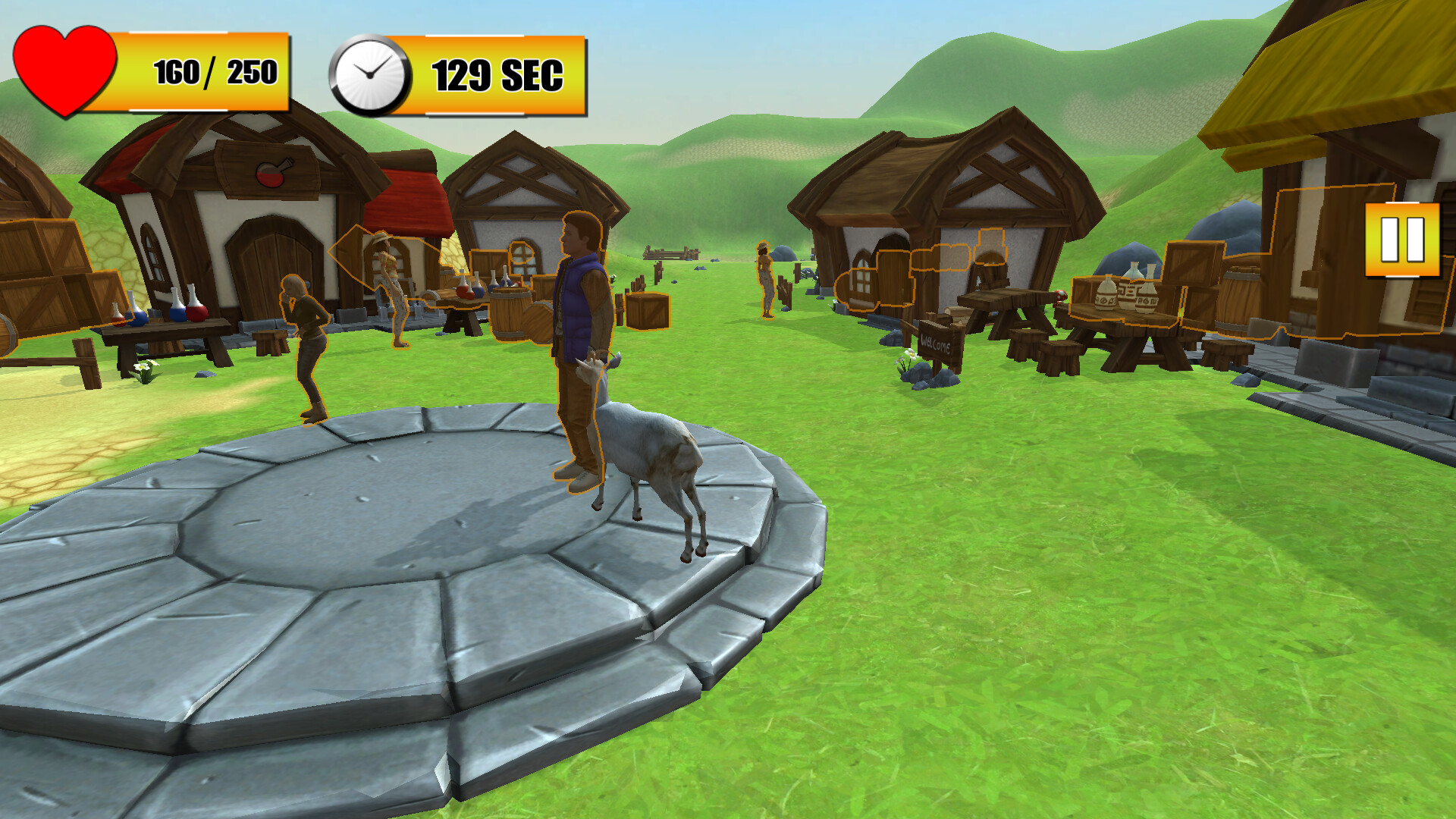Click the 129 SEC timer display

pyautogui.click(x=497, y=74)
